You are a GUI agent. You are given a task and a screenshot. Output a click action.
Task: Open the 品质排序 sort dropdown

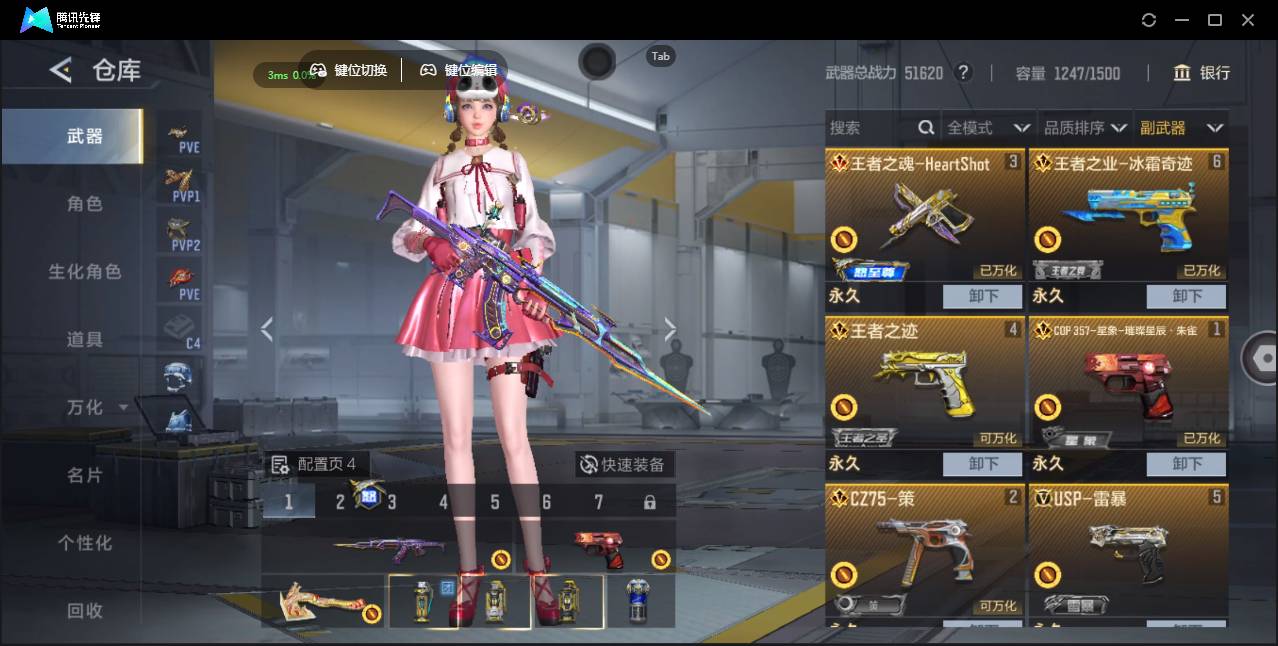pos(1085,128)
